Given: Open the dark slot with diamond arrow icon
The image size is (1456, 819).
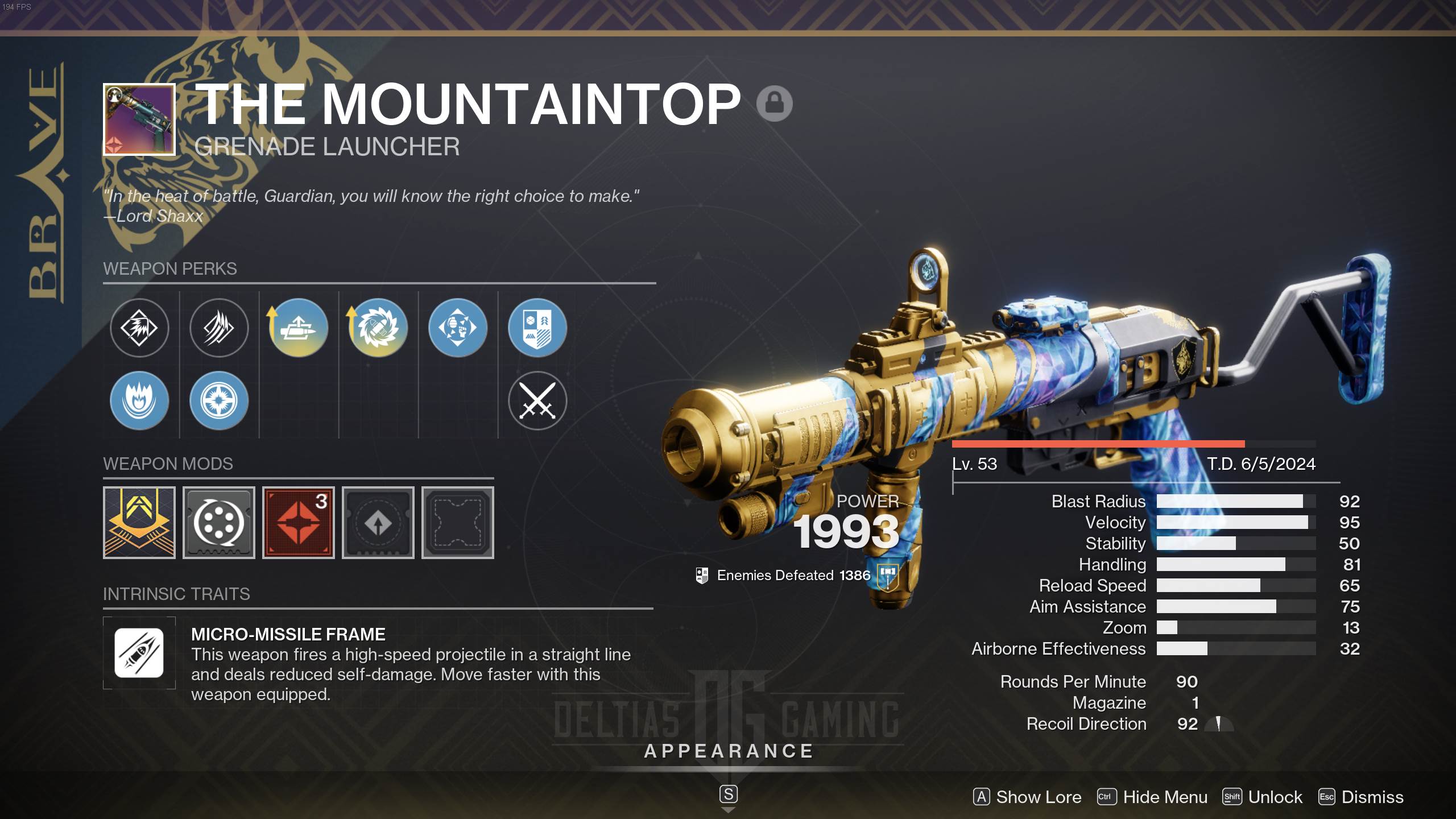Looking at the screenshot, I should click(378, 523).
